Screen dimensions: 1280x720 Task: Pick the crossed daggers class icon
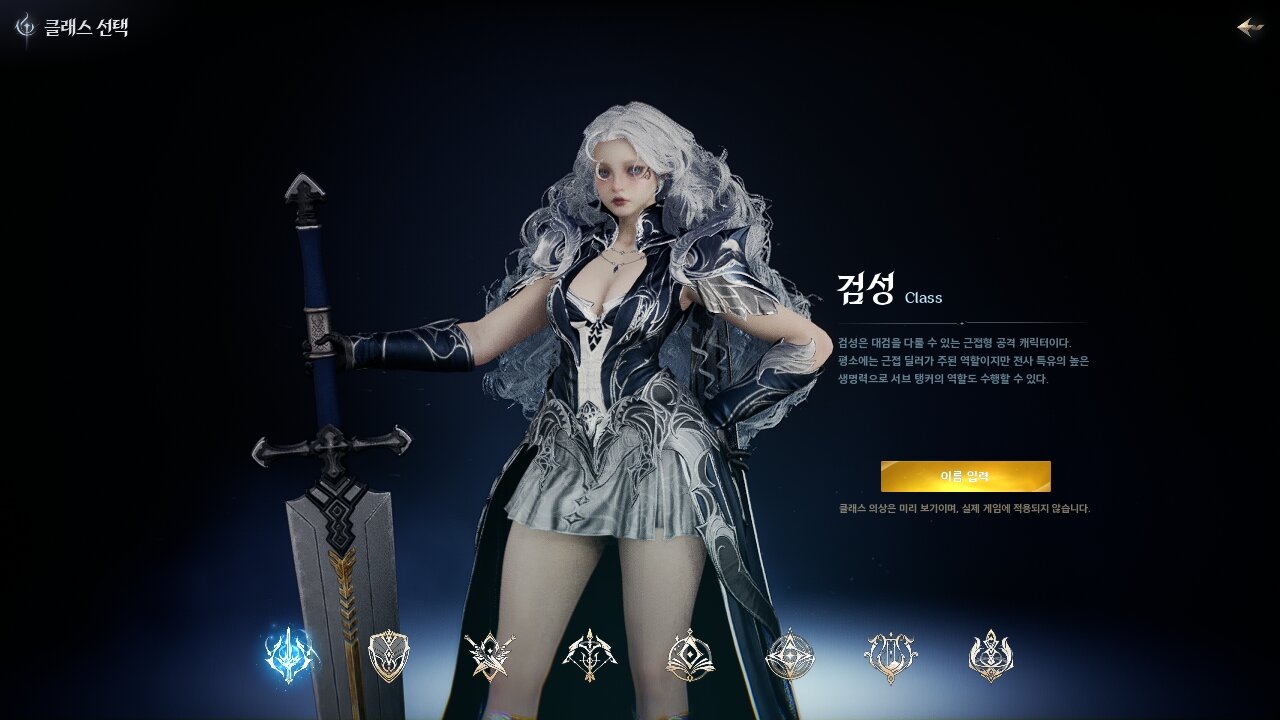click(490, 656)
